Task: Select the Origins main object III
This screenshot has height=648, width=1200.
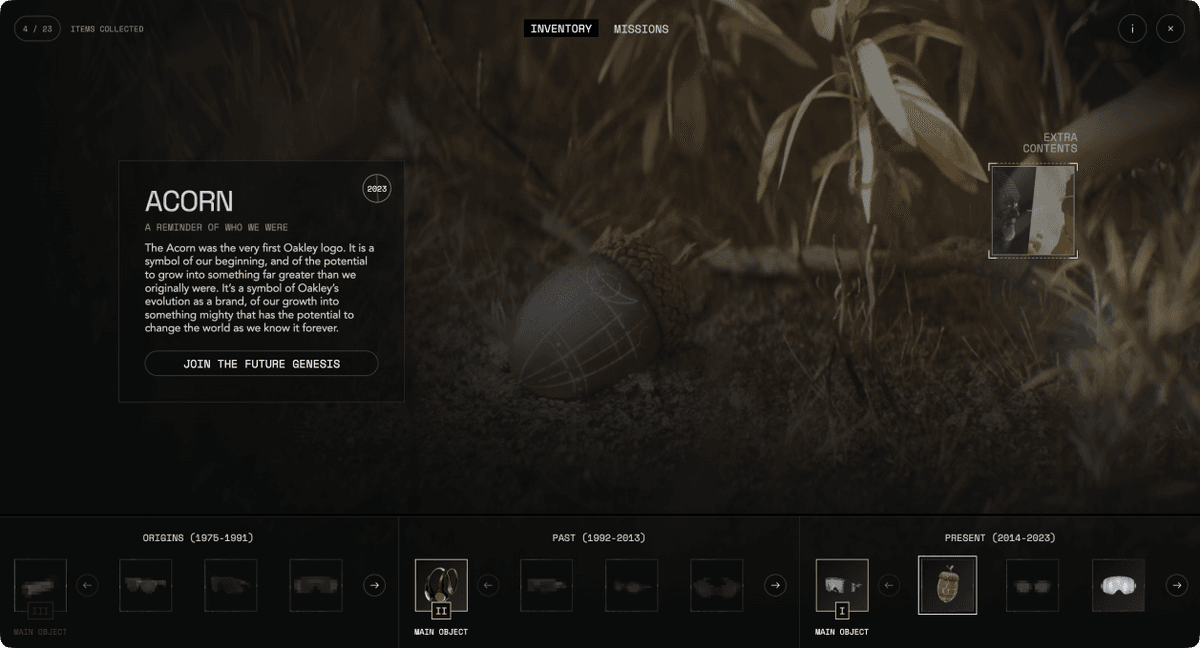Action: 41,586
